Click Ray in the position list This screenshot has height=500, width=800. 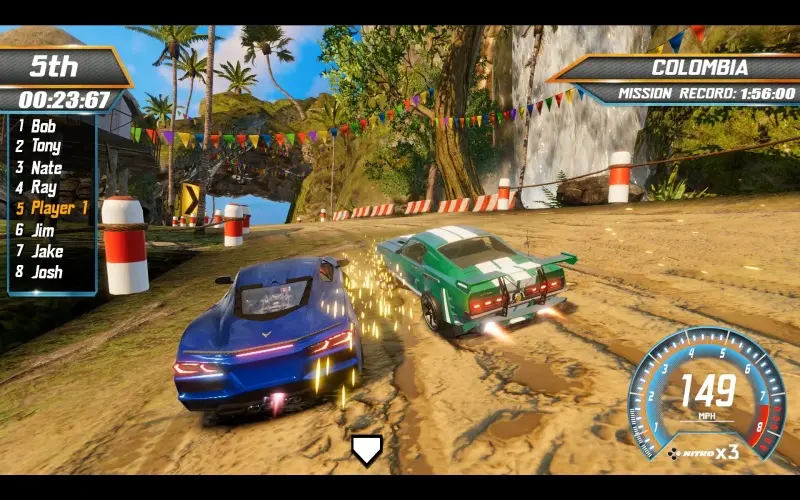(x=43, y=187)
